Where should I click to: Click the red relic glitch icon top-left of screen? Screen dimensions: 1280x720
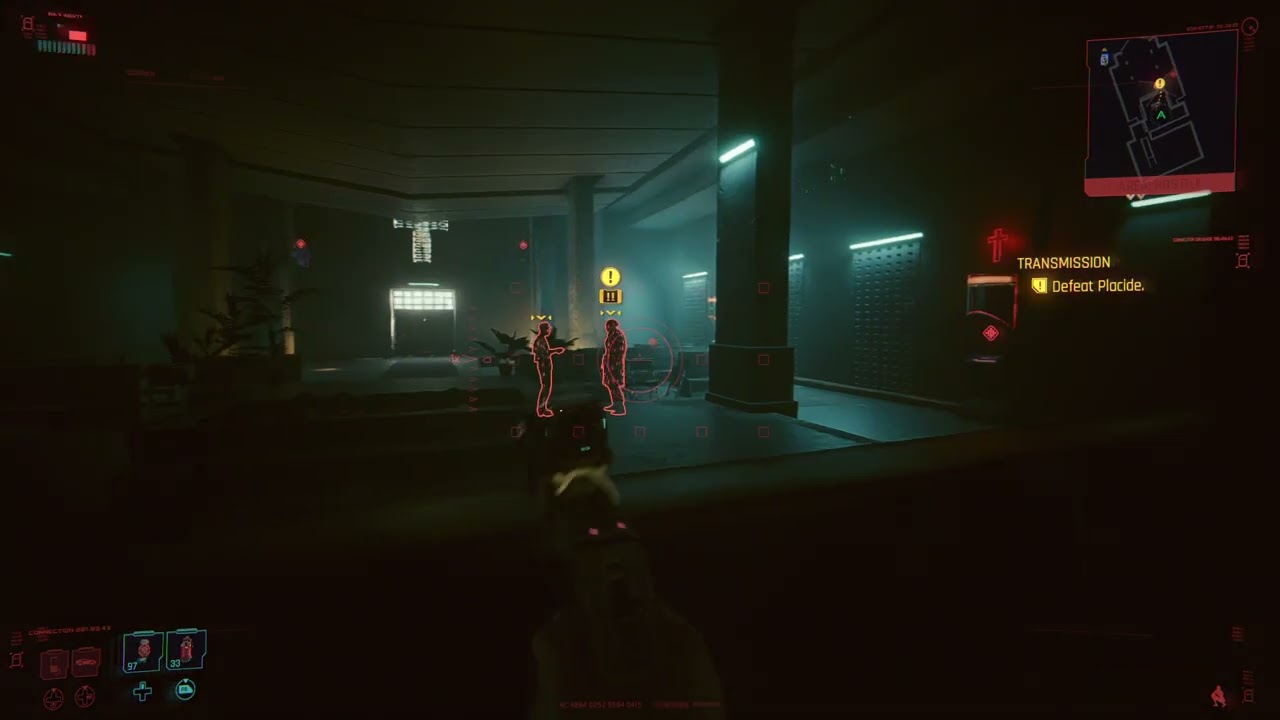coord(26,25)
